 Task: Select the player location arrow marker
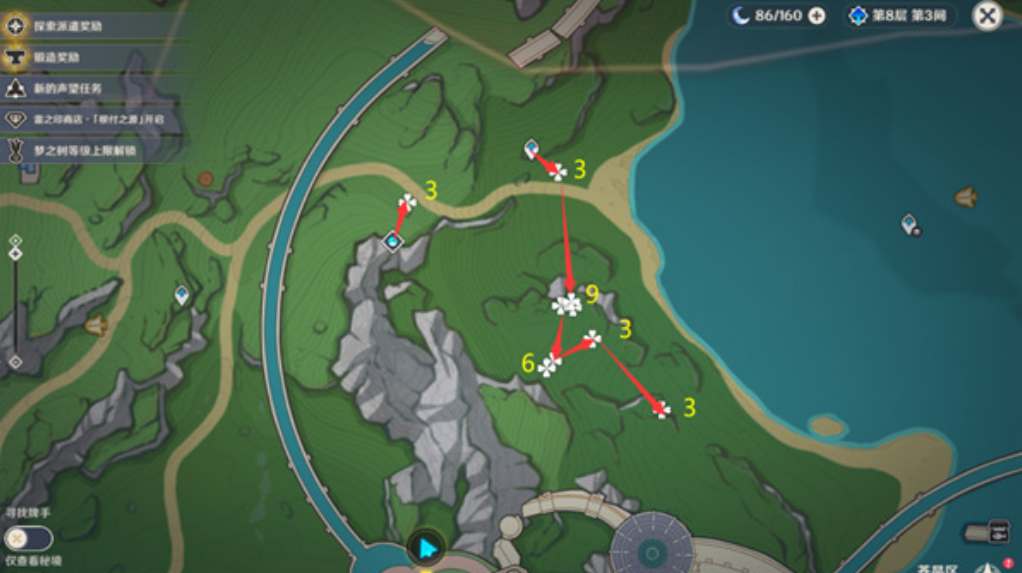427,547
